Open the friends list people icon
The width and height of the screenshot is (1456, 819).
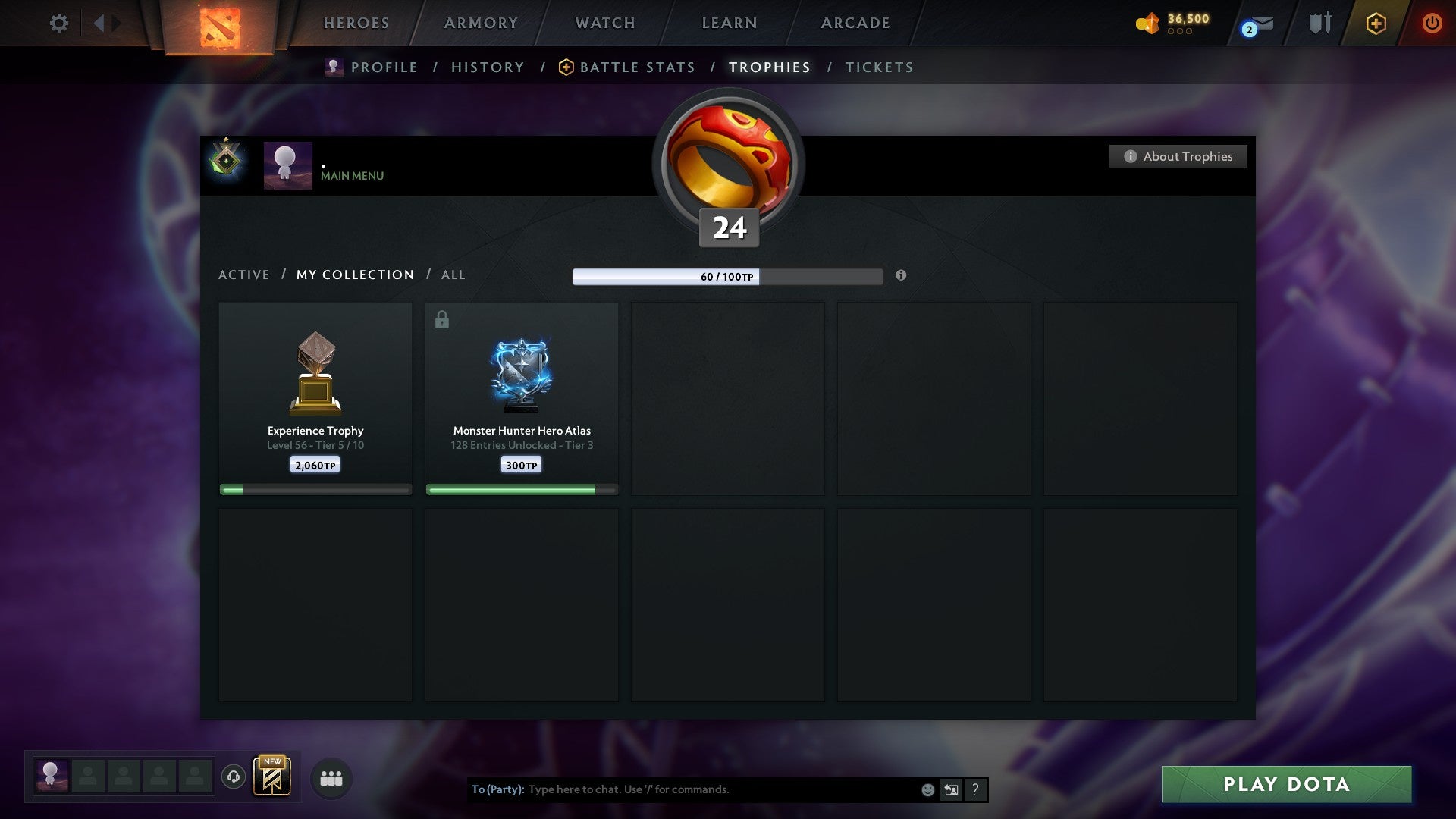coord(331,778)
